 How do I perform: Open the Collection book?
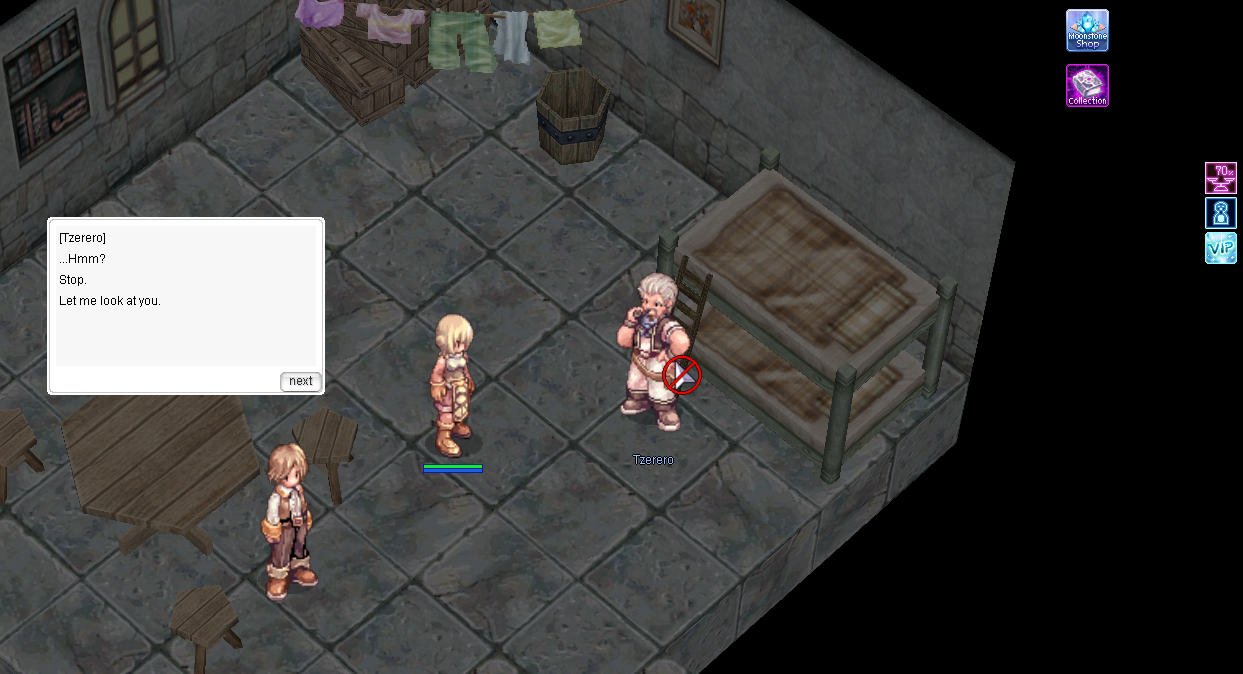(x=1087, y=86)
